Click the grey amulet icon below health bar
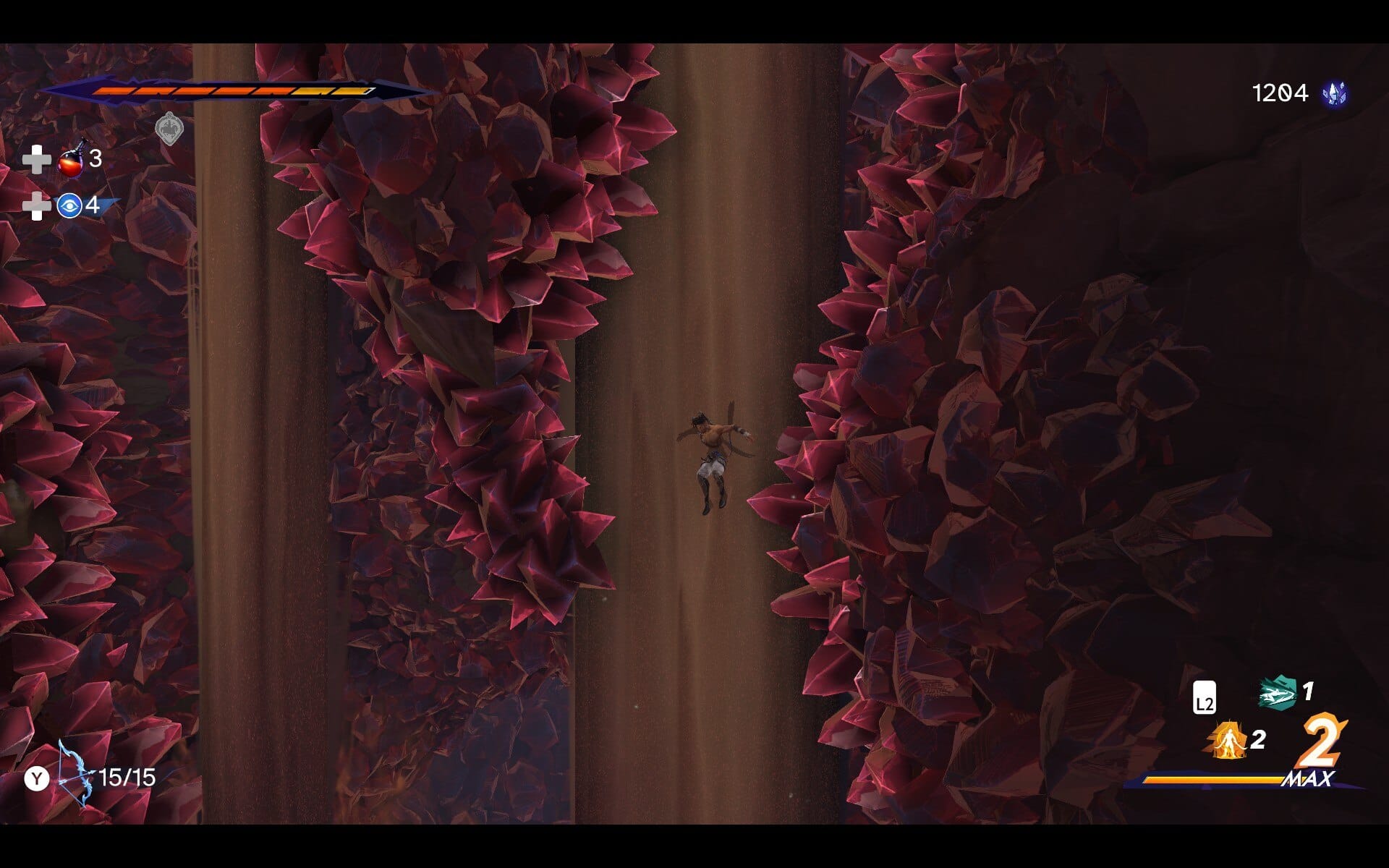This screenshot has width=1389, height=868. pyautogui.click(x=169, y=129)
